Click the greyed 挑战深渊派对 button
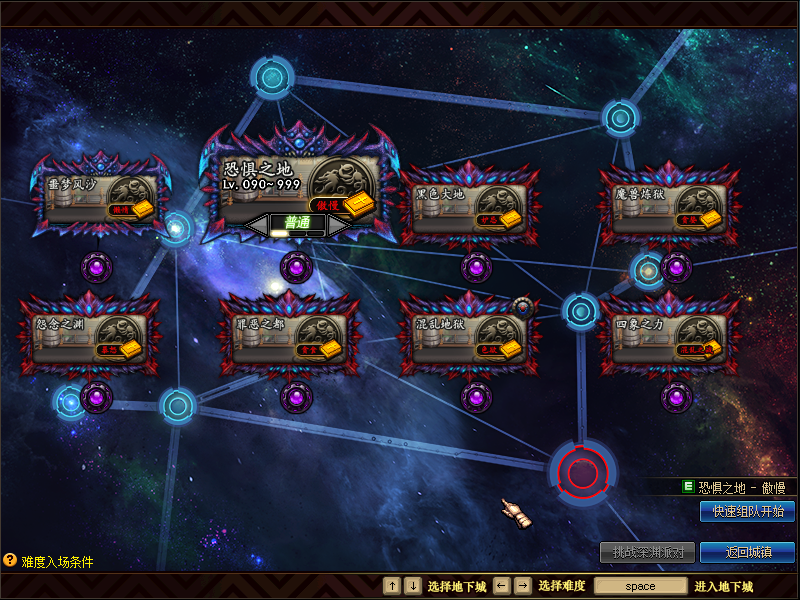The image size is (800, 600). point(647,552)
